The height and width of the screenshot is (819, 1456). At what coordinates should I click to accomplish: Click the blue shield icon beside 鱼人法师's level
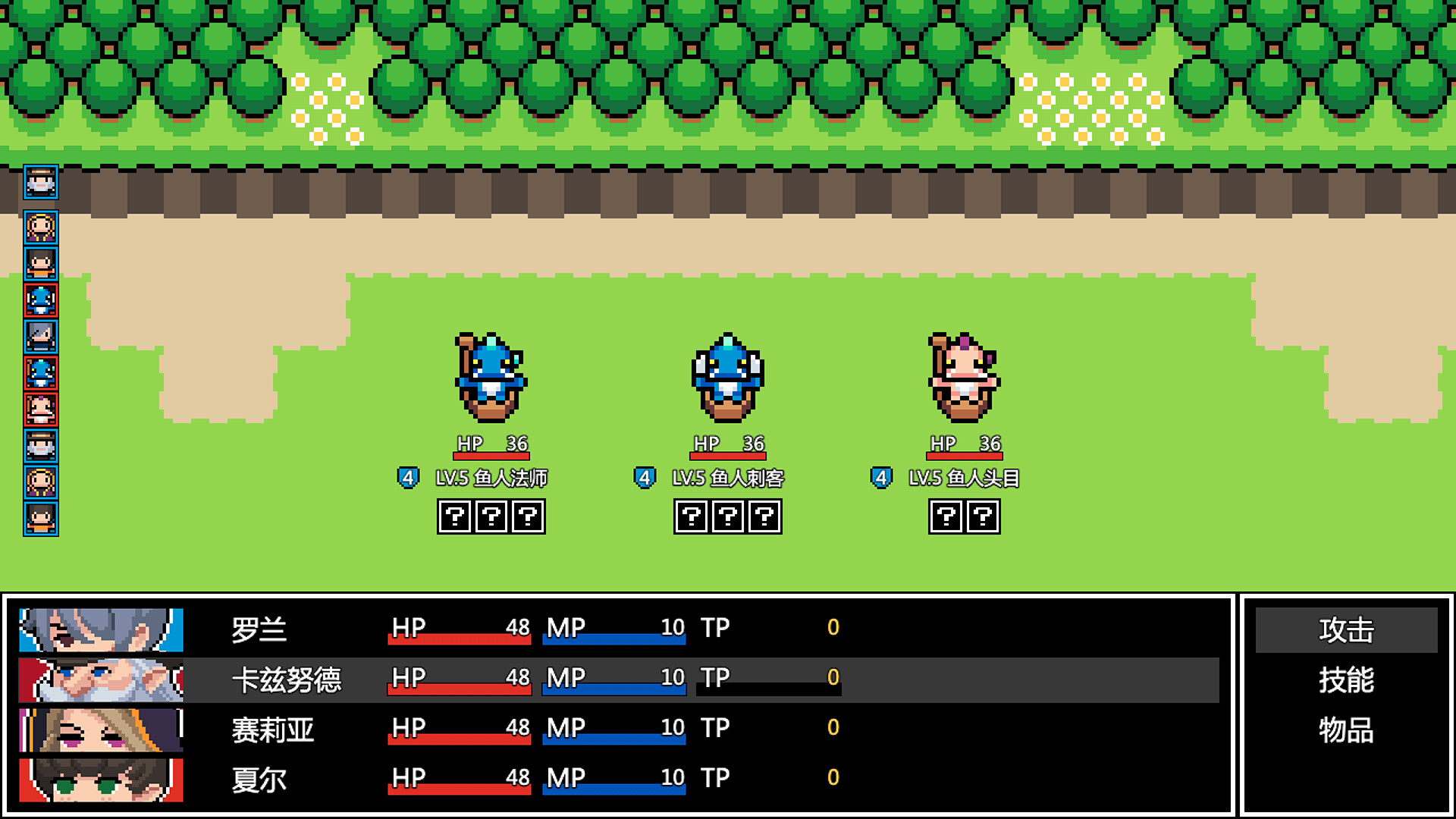(409, 478)
